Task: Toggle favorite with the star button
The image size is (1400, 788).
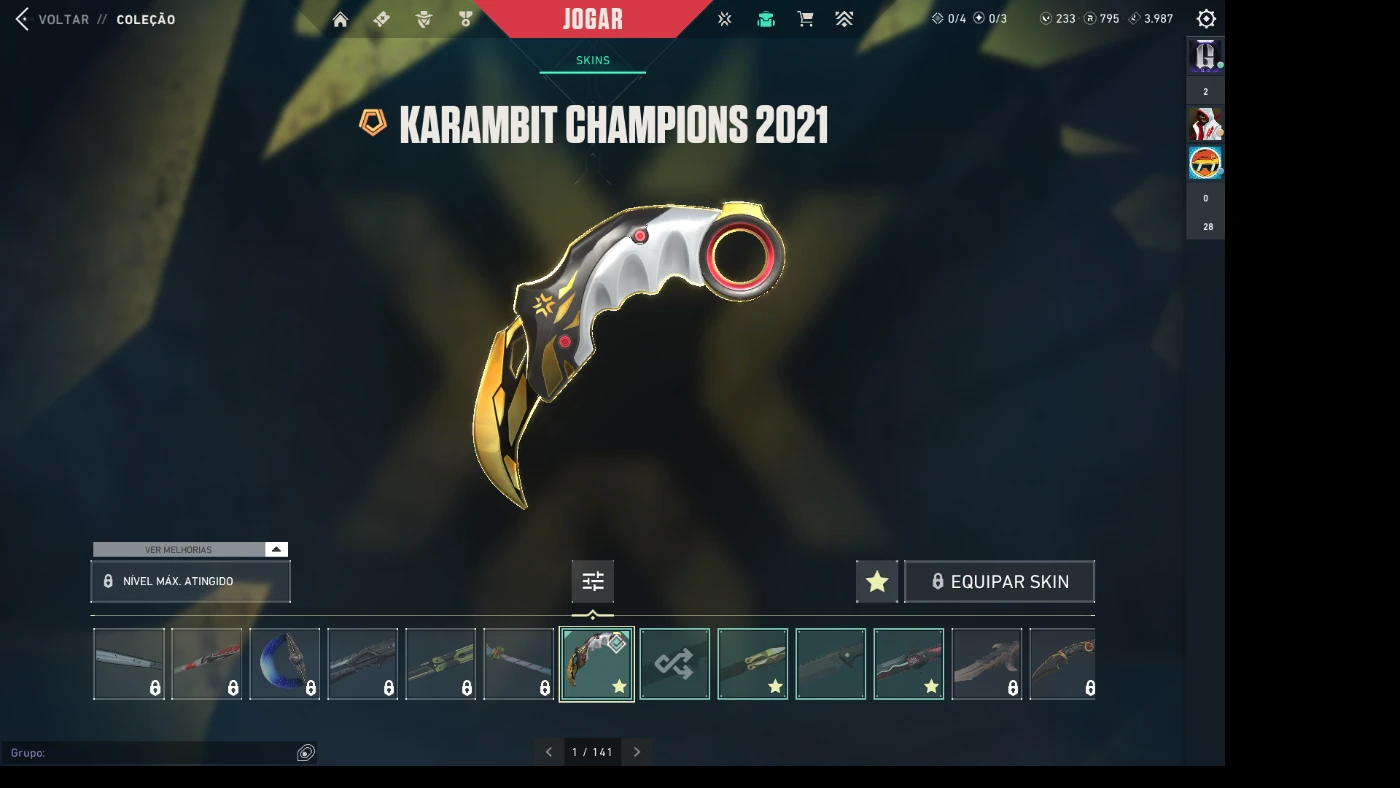Action: 877,581
